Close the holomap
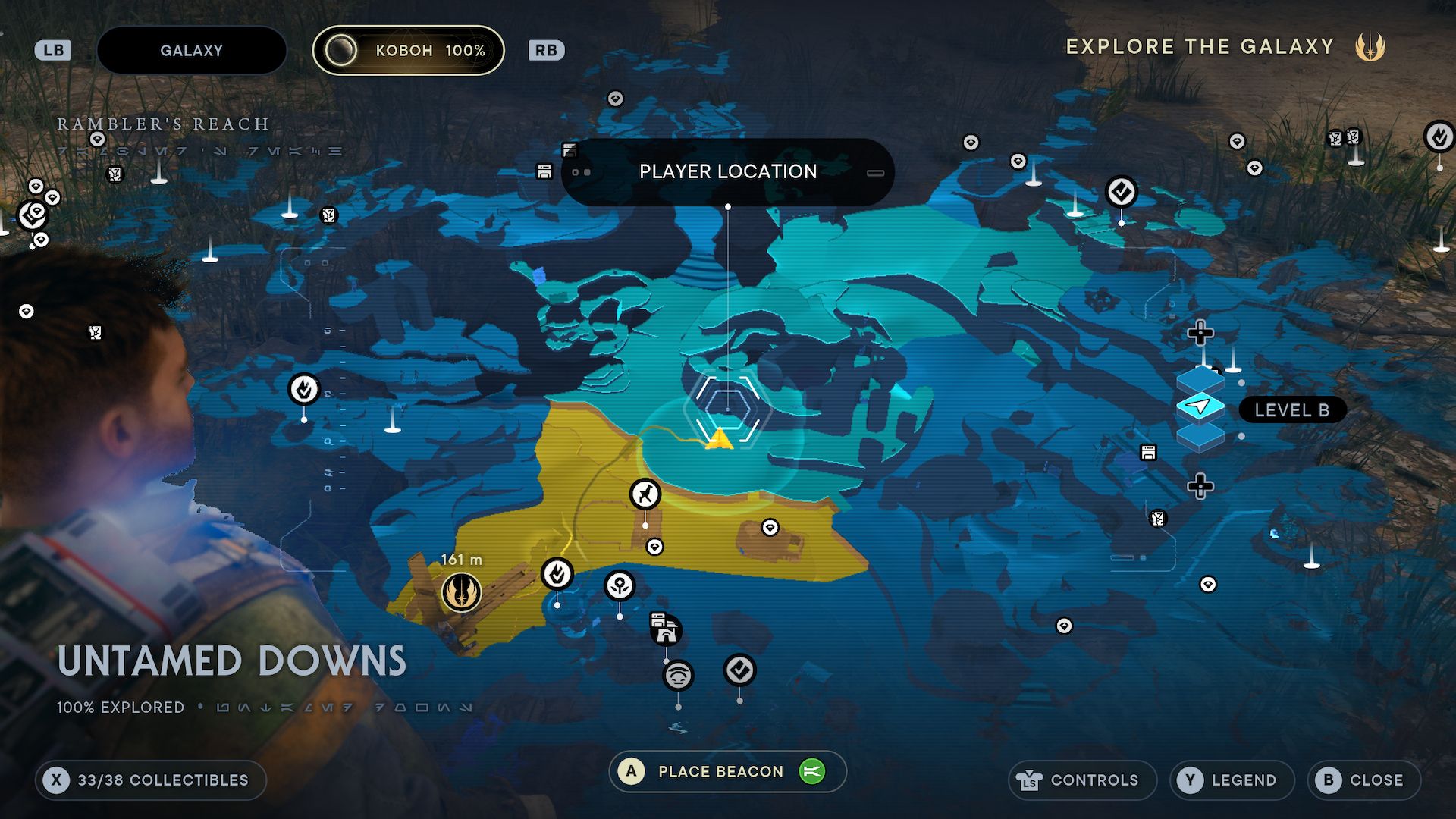1456x819 pixels. pos(1363,780)
